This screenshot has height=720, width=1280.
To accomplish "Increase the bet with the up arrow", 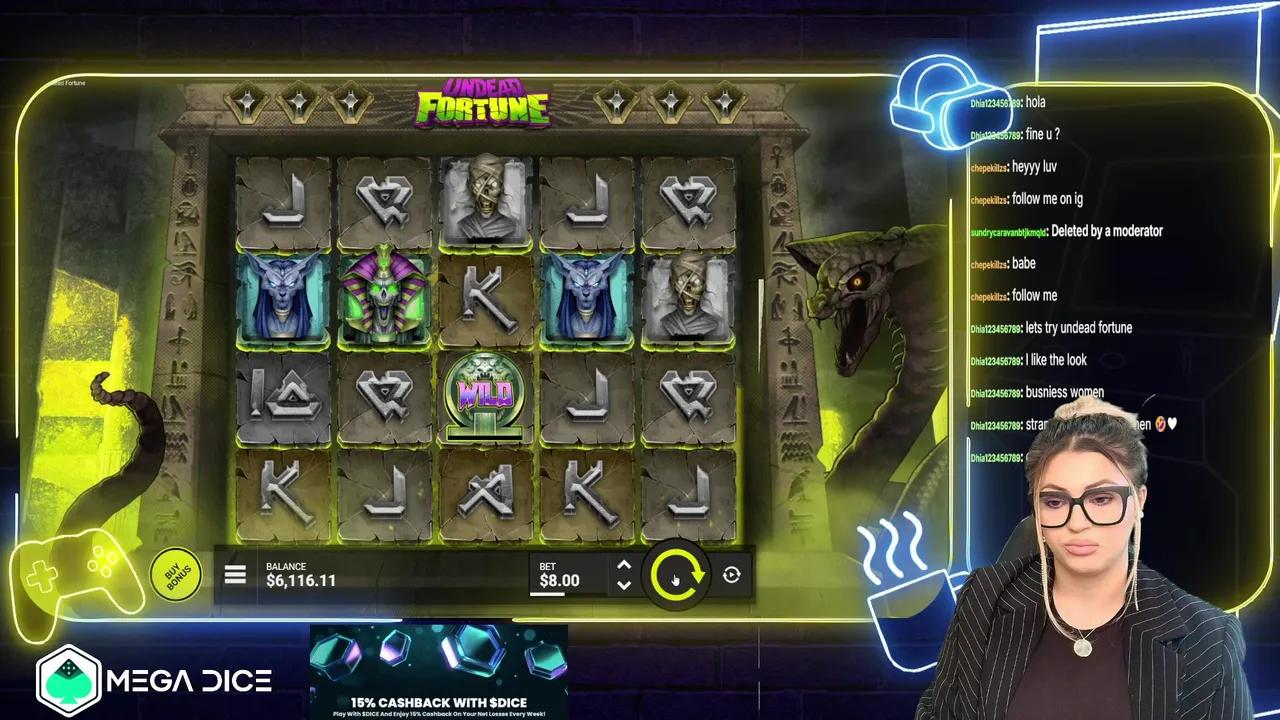I will [624, 565].
